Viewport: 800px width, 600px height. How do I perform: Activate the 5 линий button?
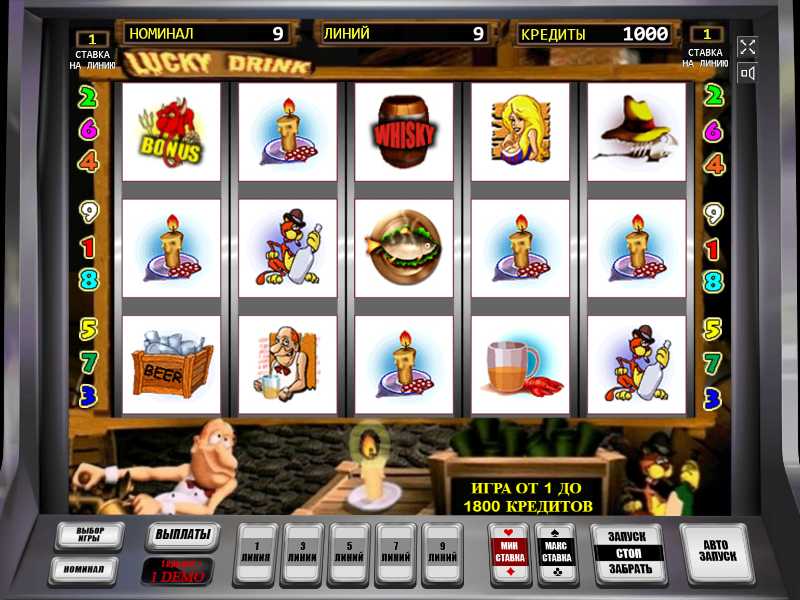point(349,552)
